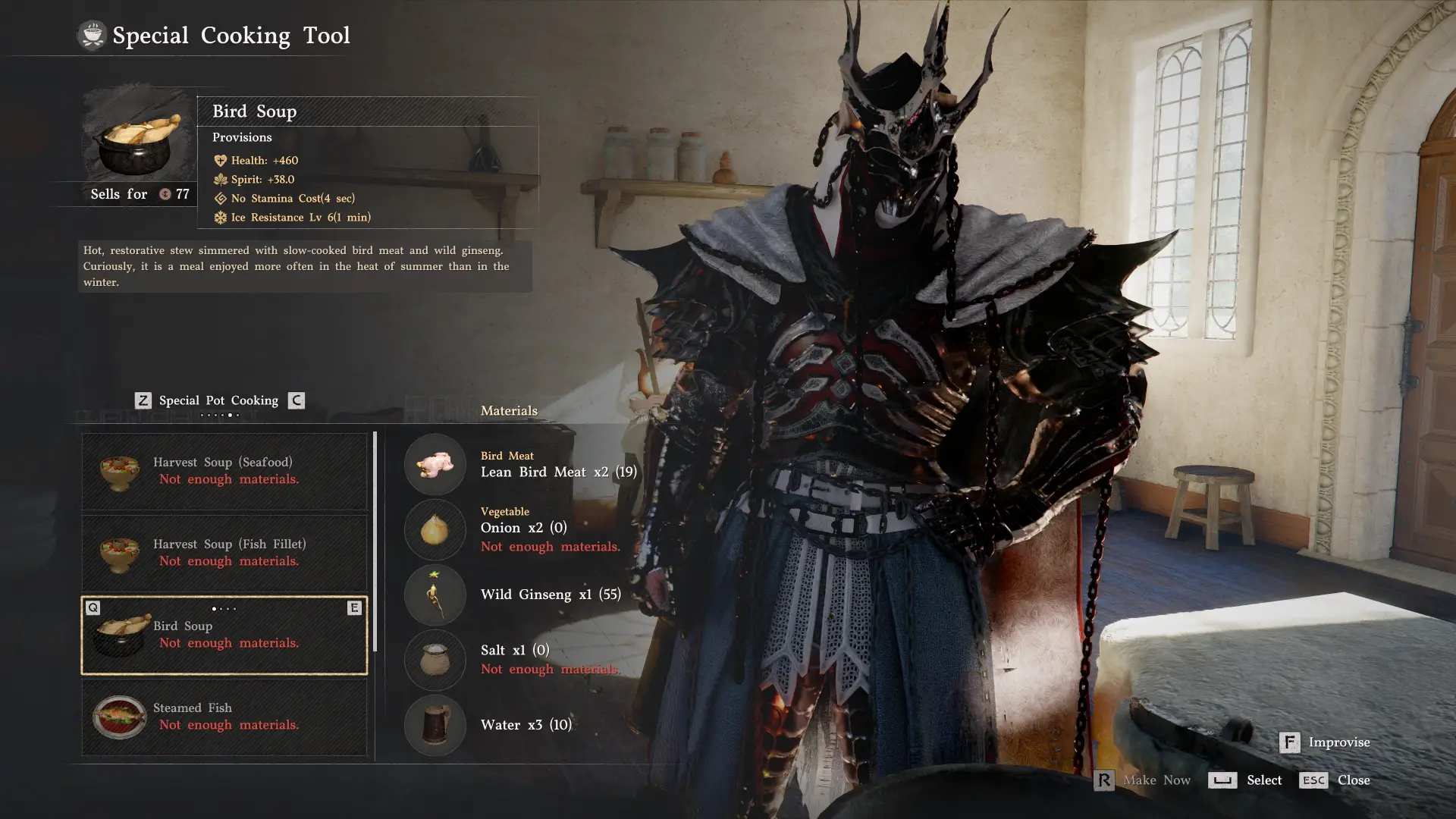Click the Onion vegetable icon
The width and height of the screenshot is (1456, 819).
[435, 530]
